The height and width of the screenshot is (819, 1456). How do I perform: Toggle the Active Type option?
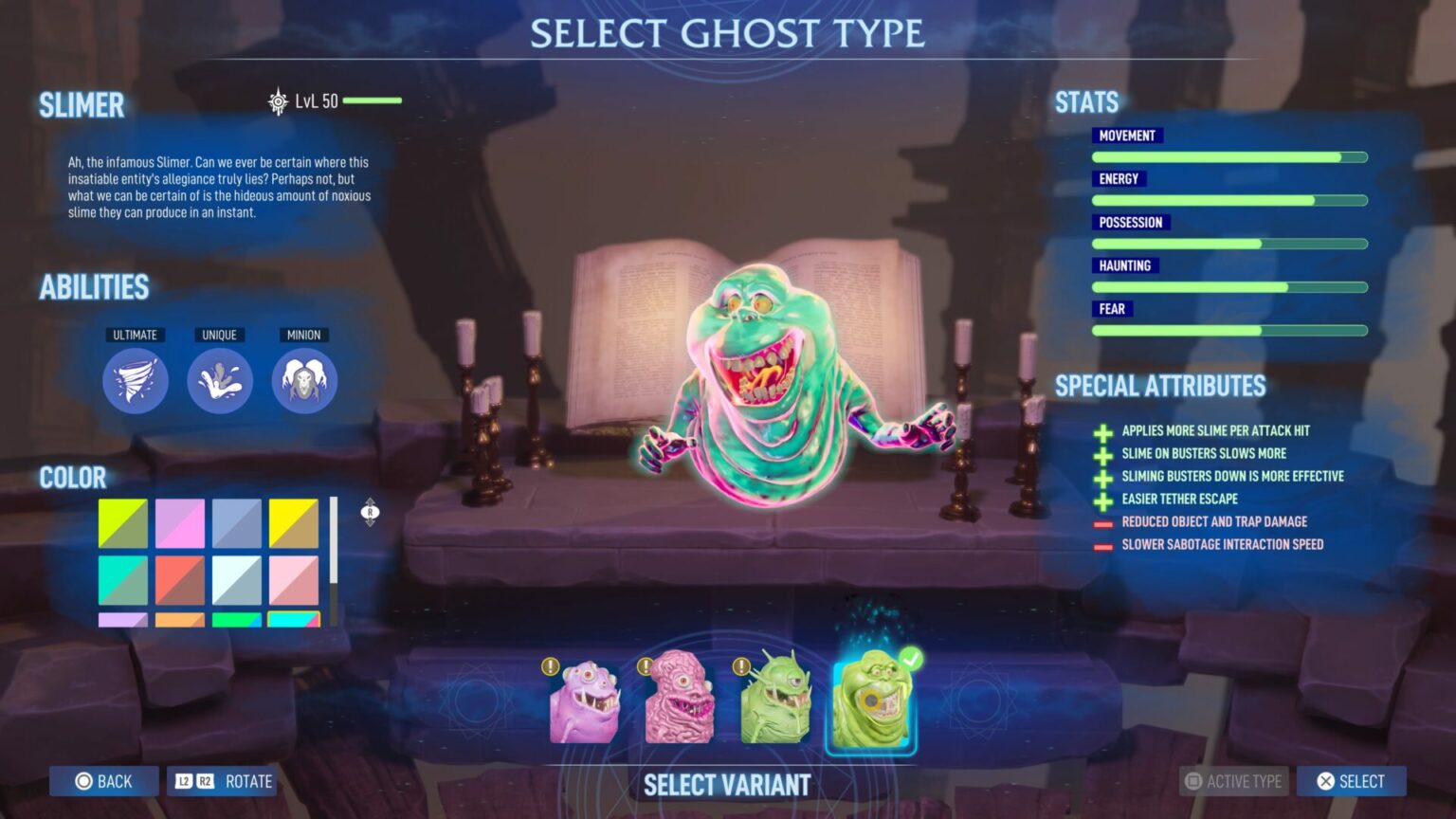click(1232, 781)
